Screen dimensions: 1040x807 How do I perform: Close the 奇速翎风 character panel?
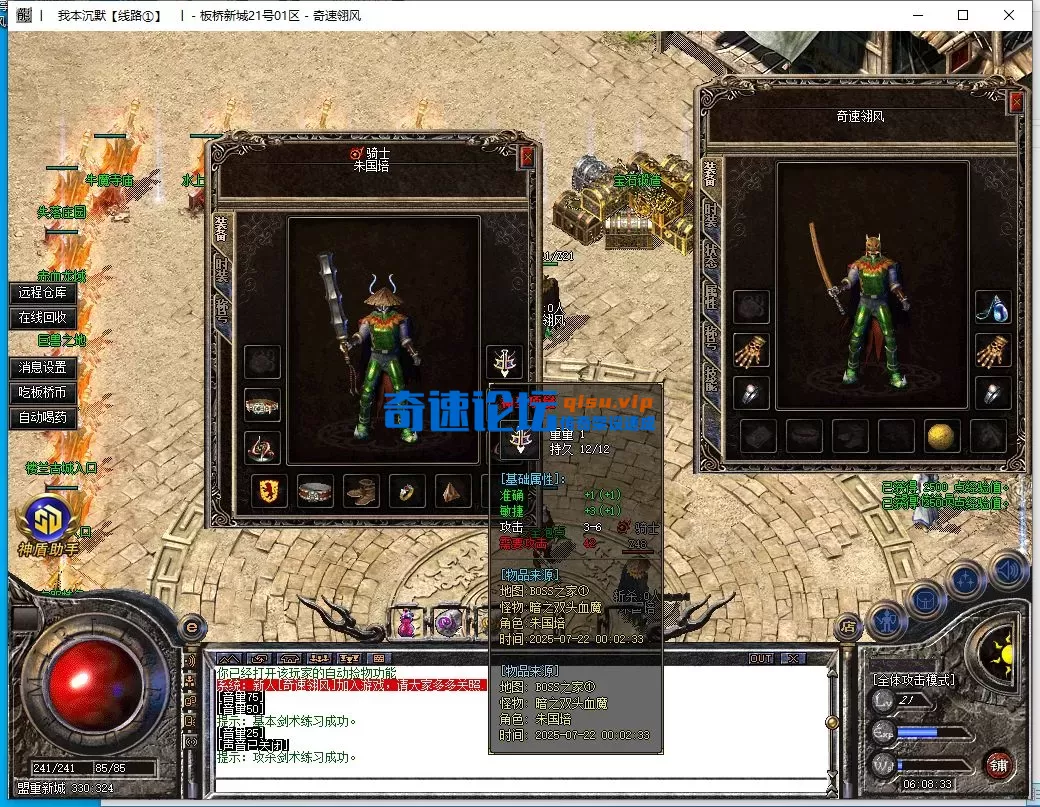[x=1016, y=101]
